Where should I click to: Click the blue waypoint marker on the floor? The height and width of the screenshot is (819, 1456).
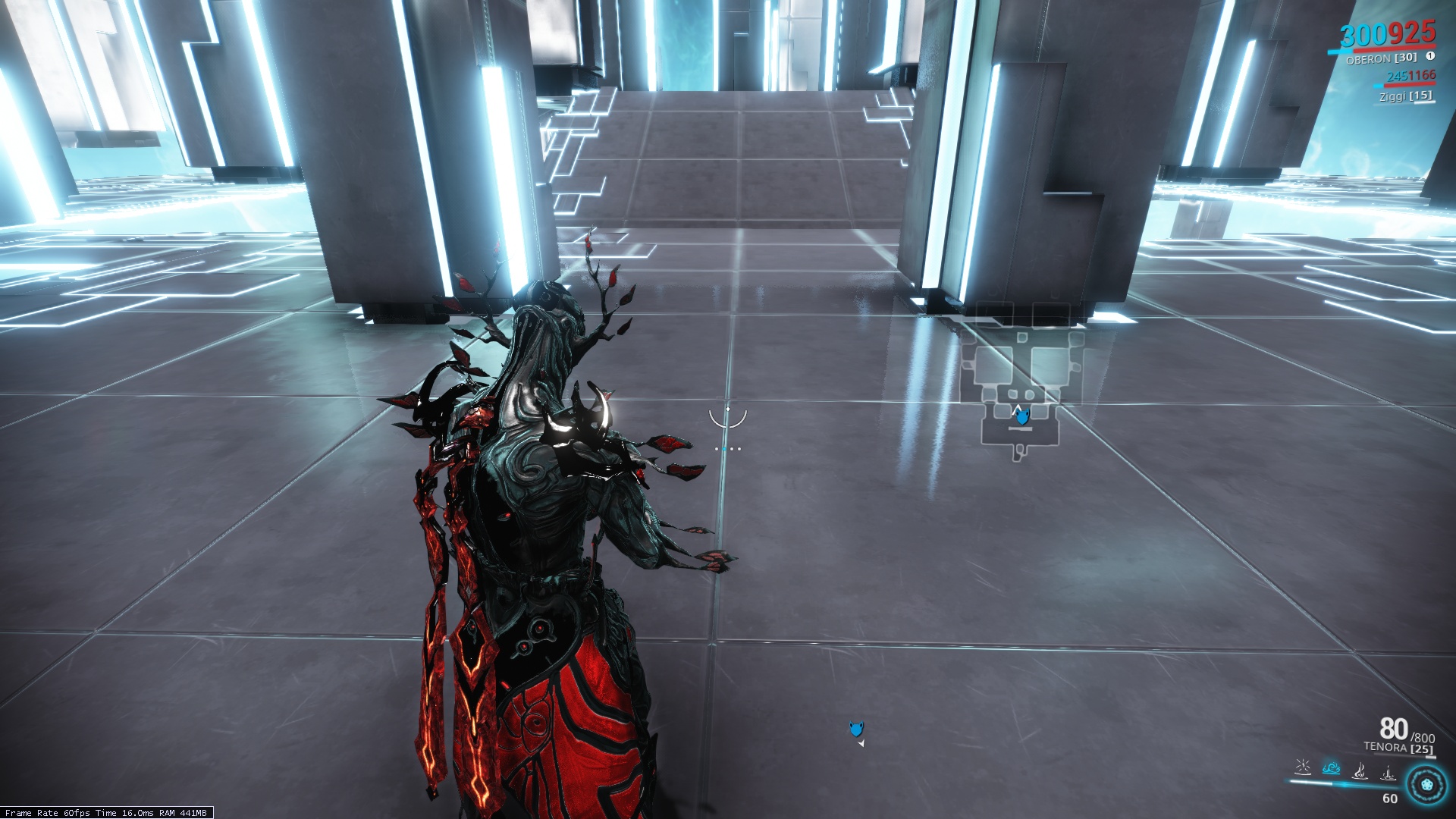[855, 730]
